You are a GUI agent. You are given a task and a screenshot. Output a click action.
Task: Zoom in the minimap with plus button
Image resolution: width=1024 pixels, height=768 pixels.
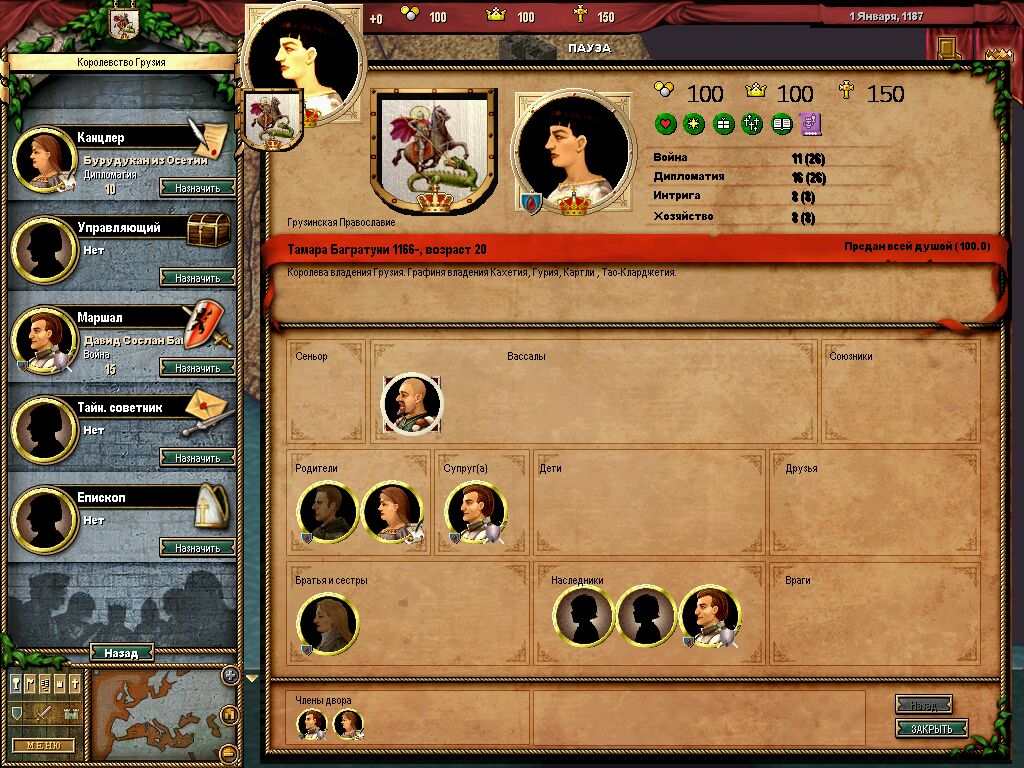click(x=229, y=675)
